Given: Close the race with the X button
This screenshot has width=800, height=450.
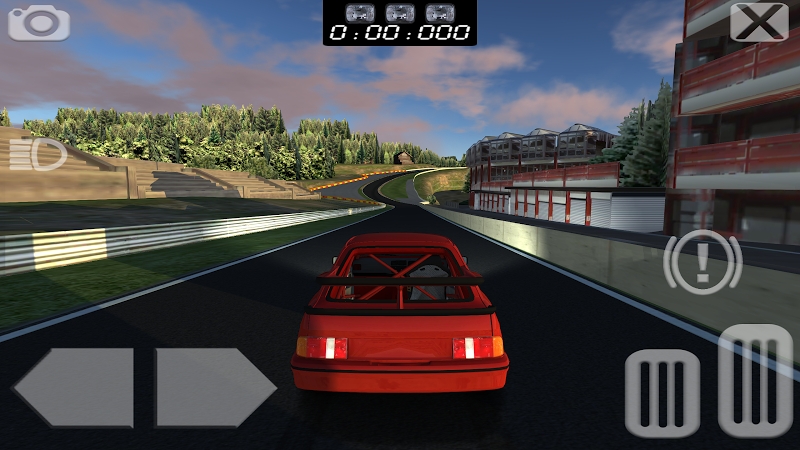Looking at the screenshot, I should point(759,22).
